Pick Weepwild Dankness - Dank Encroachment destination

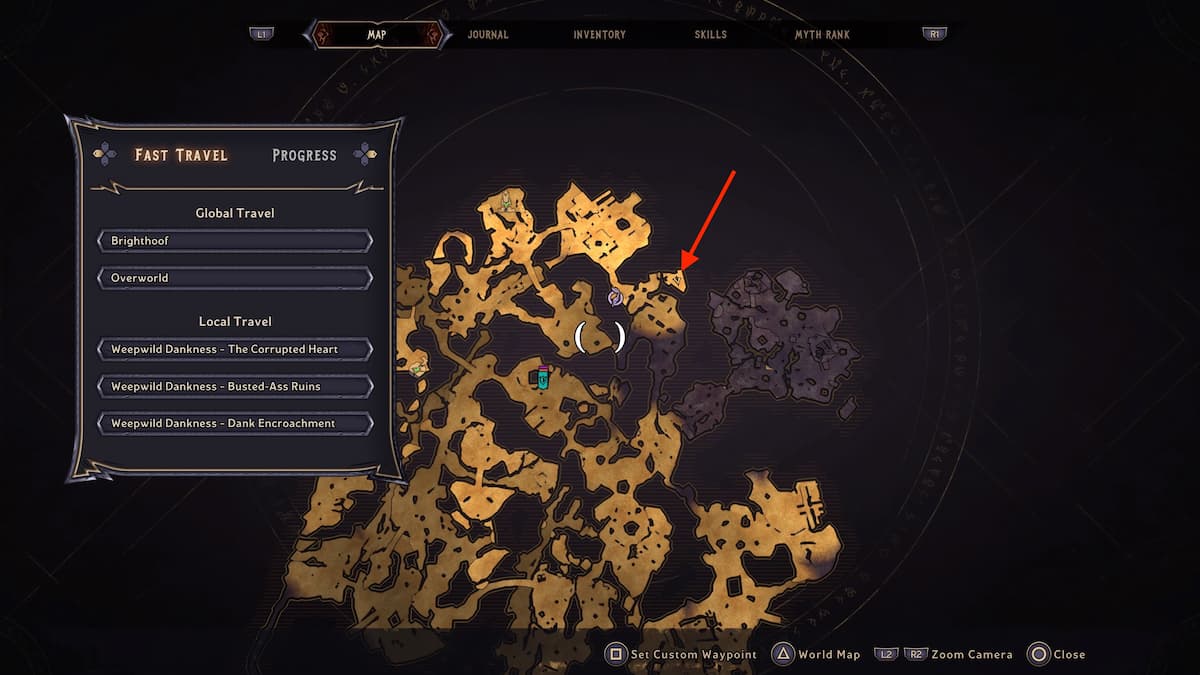point(235,423)
